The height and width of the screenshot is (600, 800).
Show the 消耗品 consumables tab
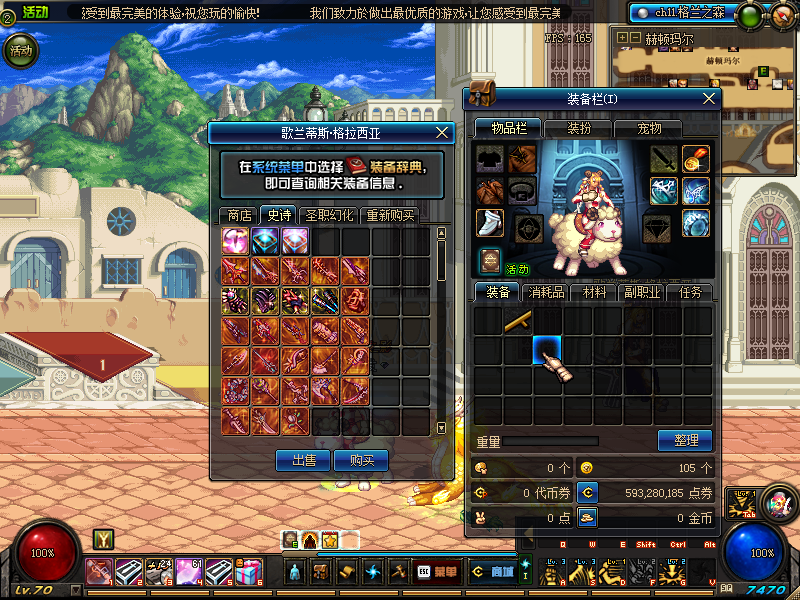(x=547, y=293)
